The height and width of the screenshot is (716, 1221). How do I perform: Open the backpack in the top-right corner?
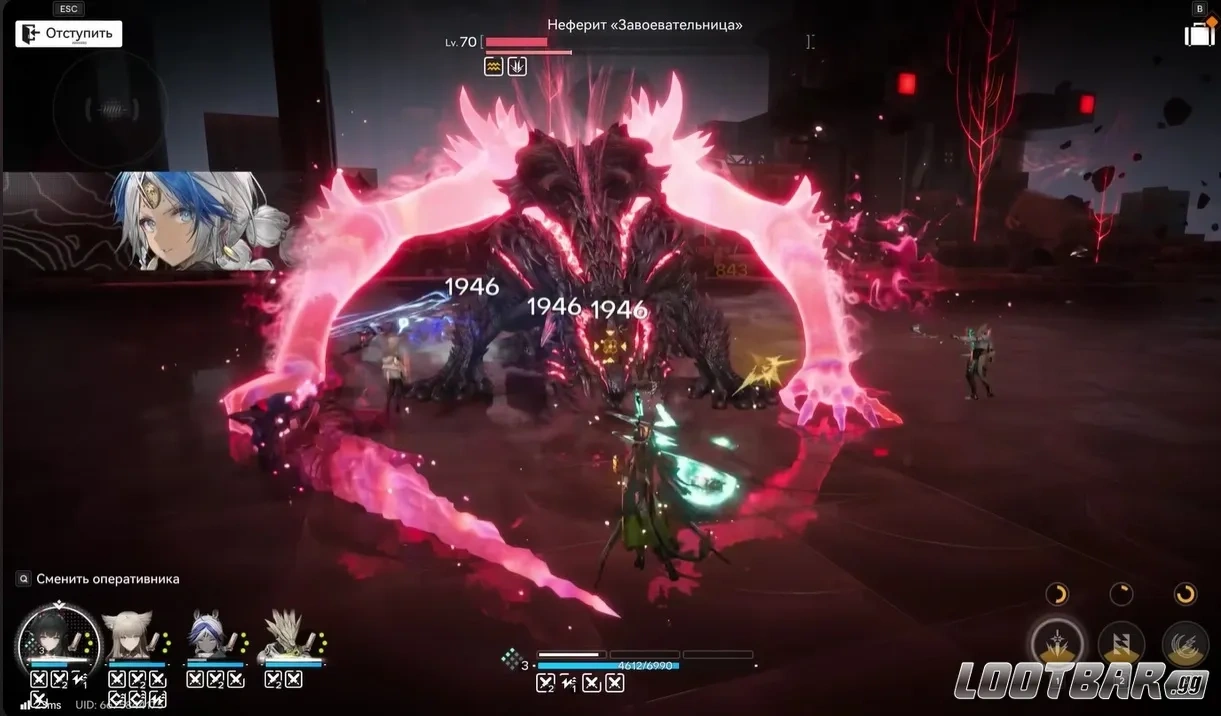click(1199, 33)
